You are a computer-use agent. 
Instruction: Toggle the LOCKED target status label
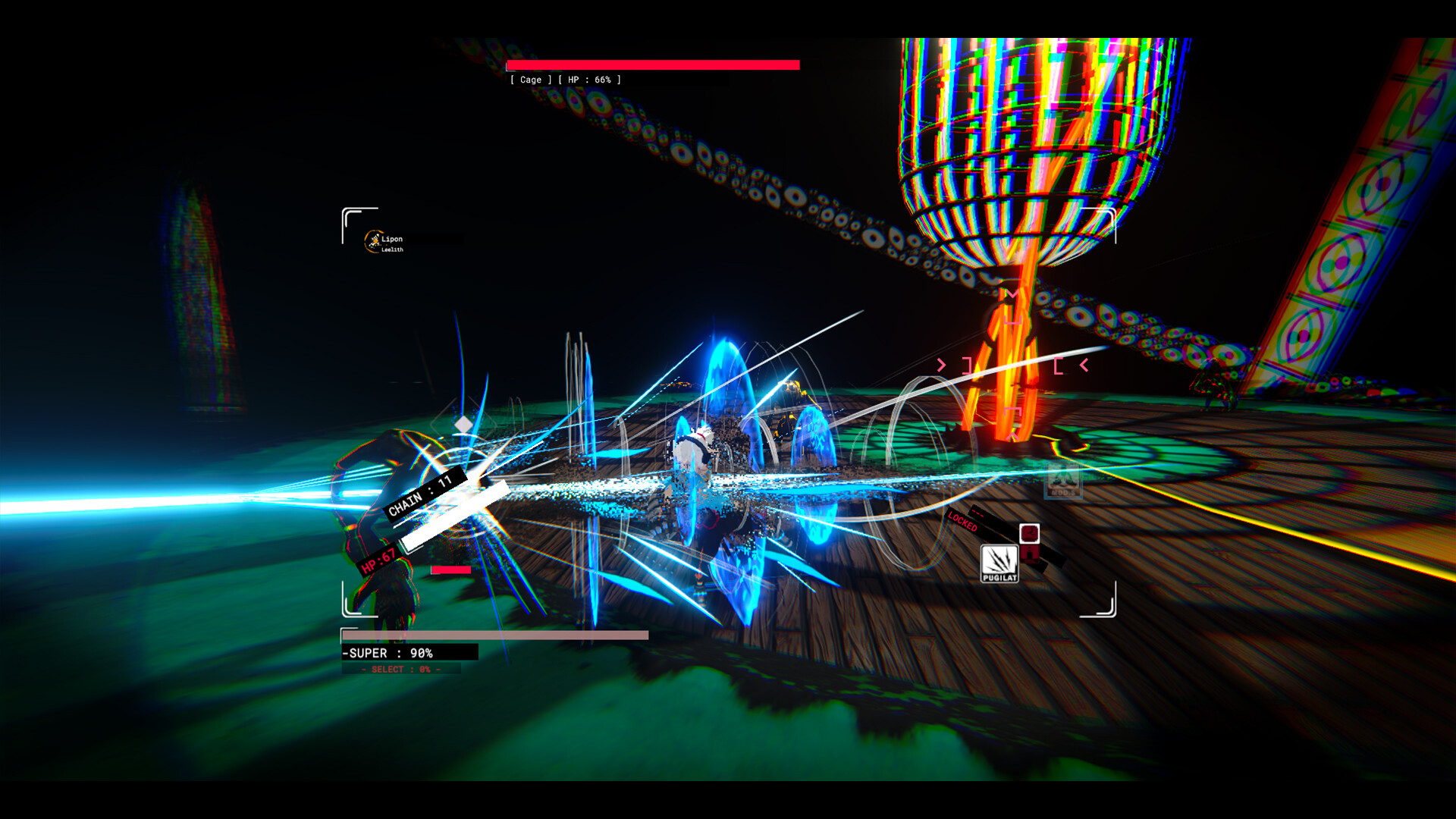point(963,522)
